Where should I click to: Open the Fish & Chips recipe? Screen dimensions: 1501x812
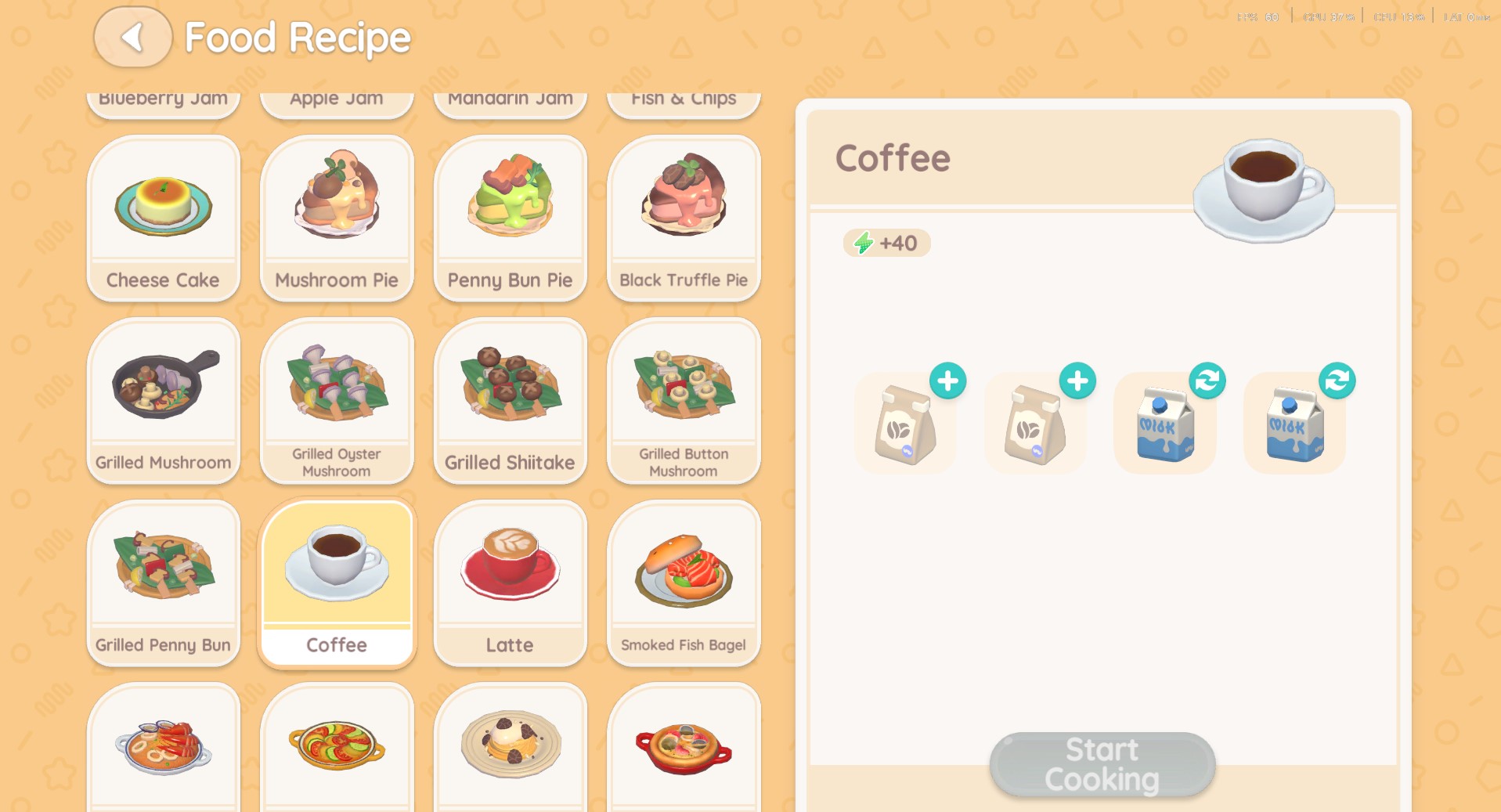[682, 98]
